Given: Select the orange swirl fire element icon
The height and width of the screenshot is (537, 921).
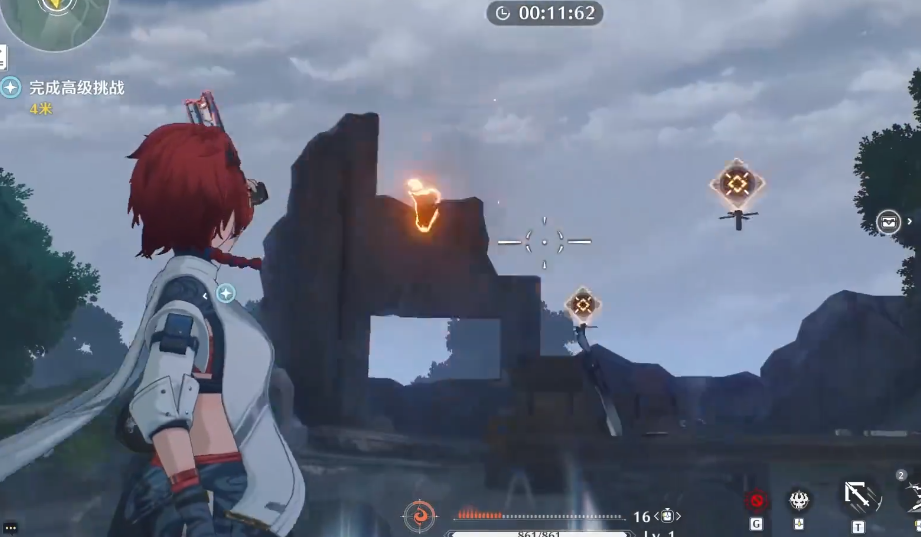Looking at the screenshot, I should point(419,516).
